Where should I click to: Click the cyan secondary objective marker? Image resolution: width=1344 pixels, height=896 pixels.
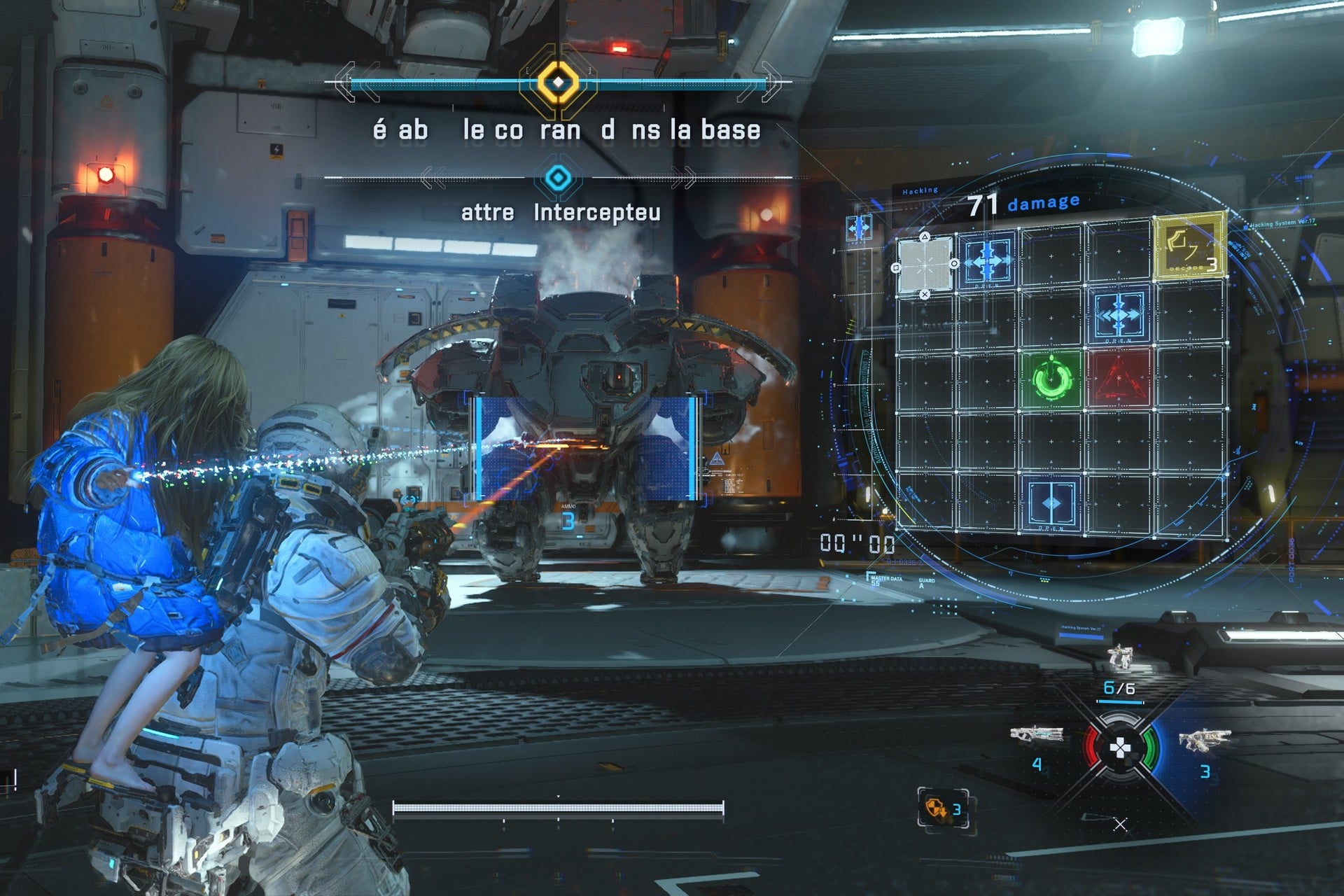tap(558, 178)
